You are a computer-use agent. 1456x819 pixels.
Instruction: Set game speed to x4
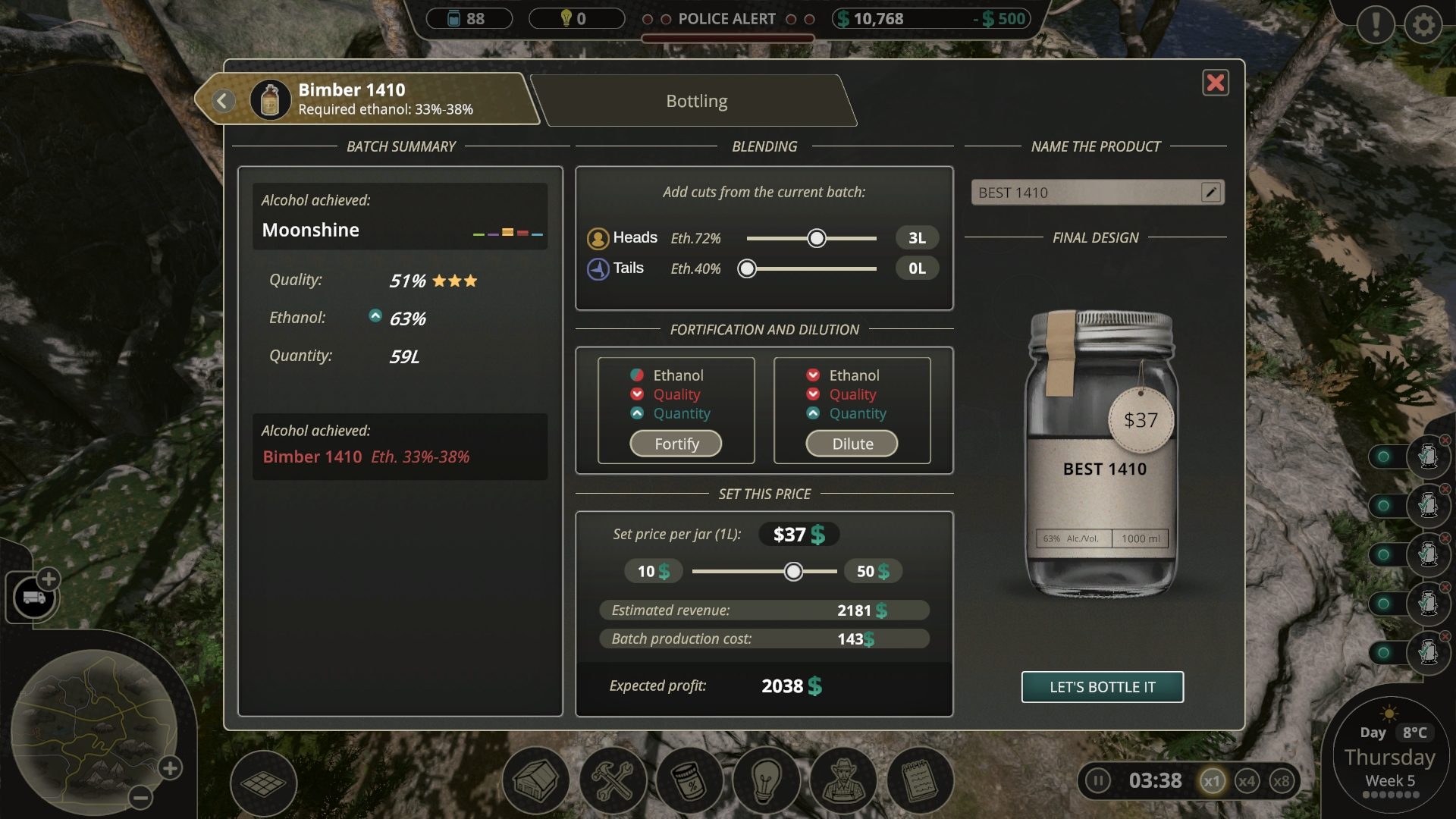1247,781
